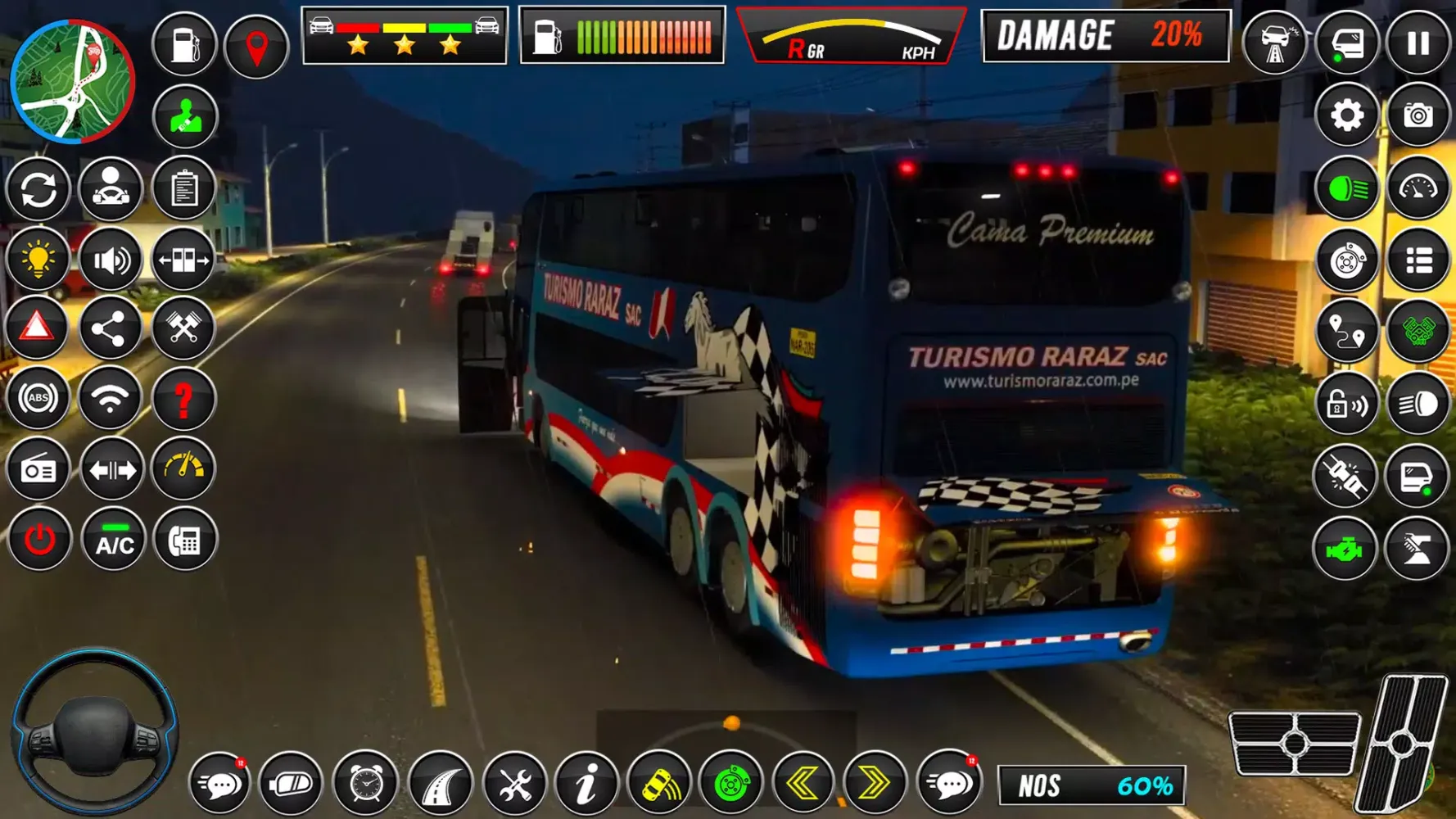Screen dimensions: 1456x819
Task: Enable the ABS braking system
Action: [38, 396]
